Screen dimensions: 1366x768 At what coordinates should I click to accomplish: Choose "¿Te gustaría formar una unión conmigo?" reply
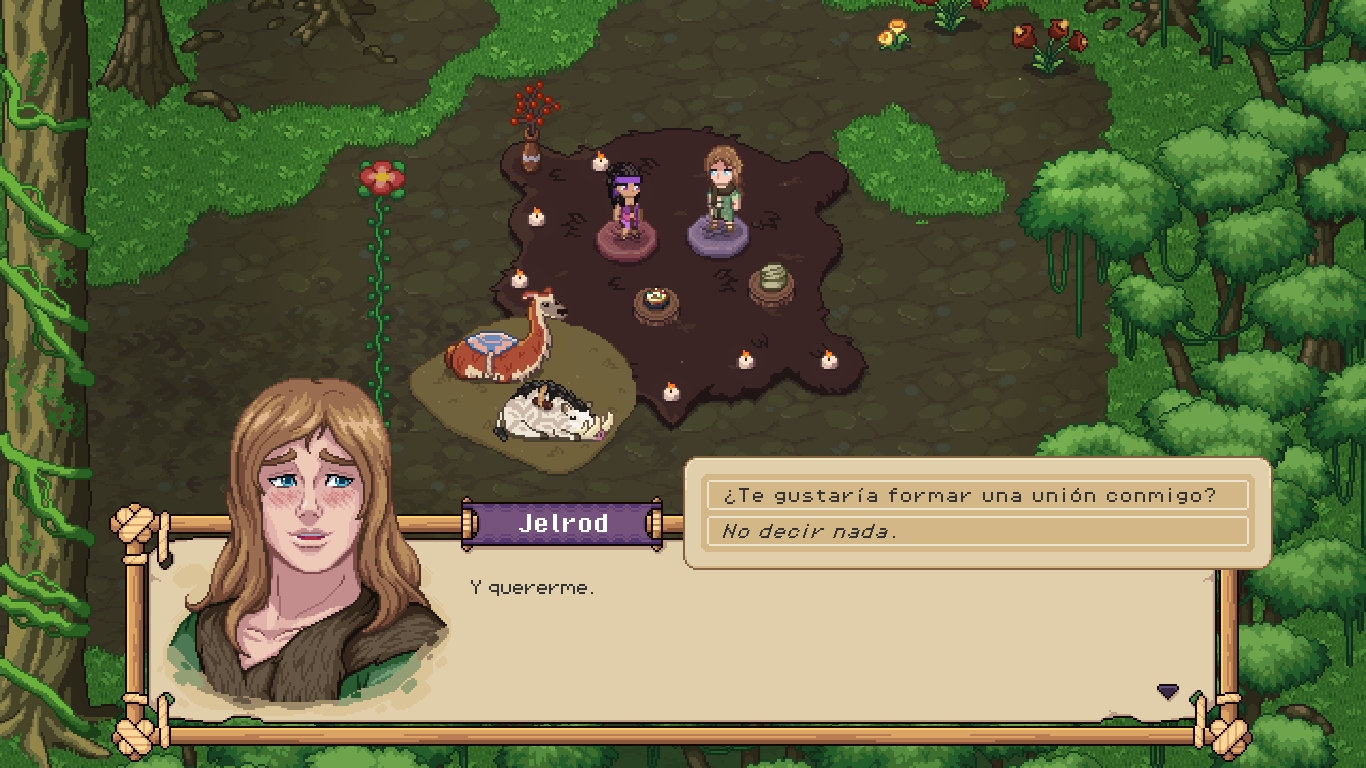pyautogui.click(x=977, y=495)
